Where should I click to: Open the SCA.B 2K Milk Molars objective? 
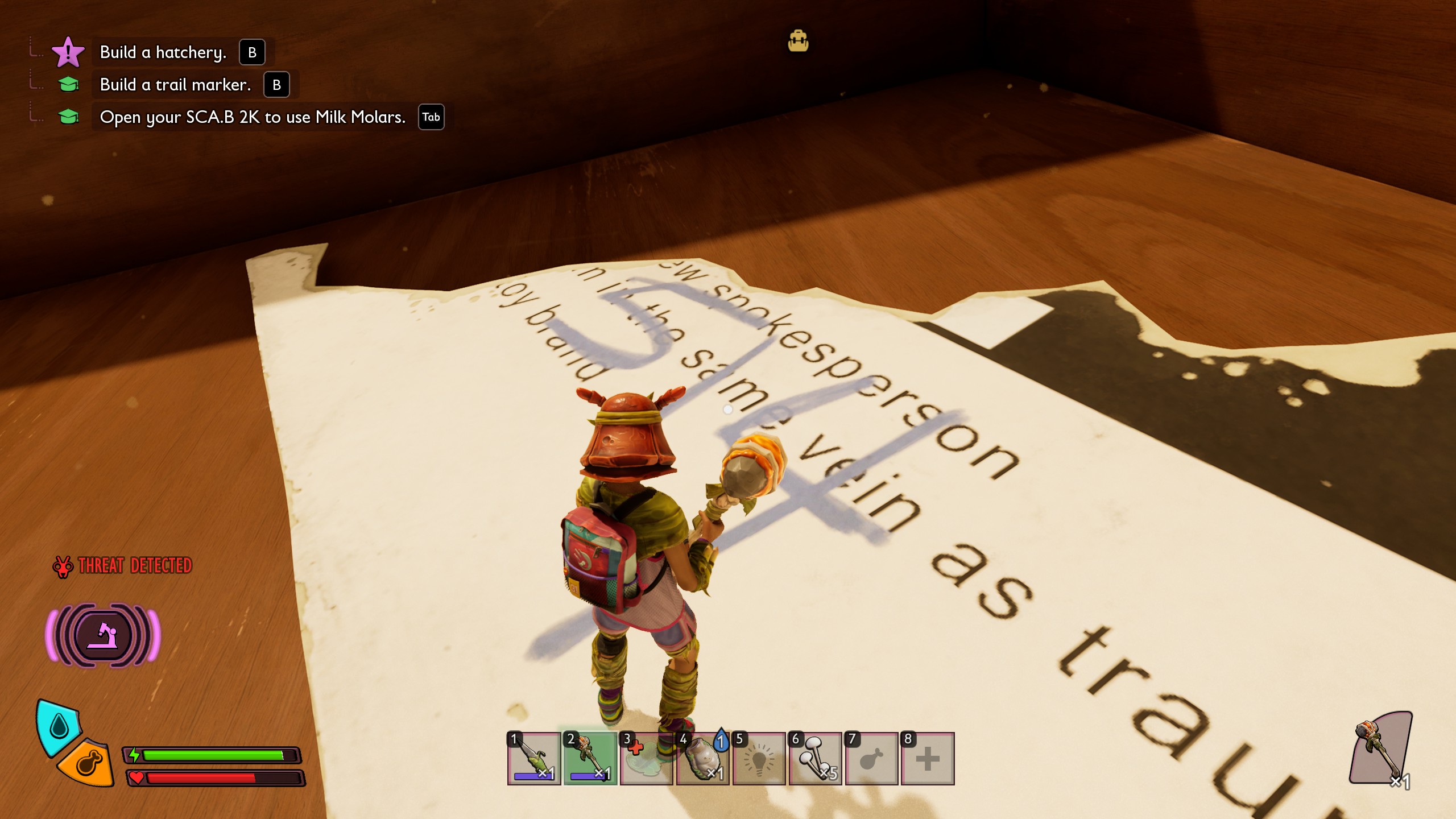tap(253, 117)
